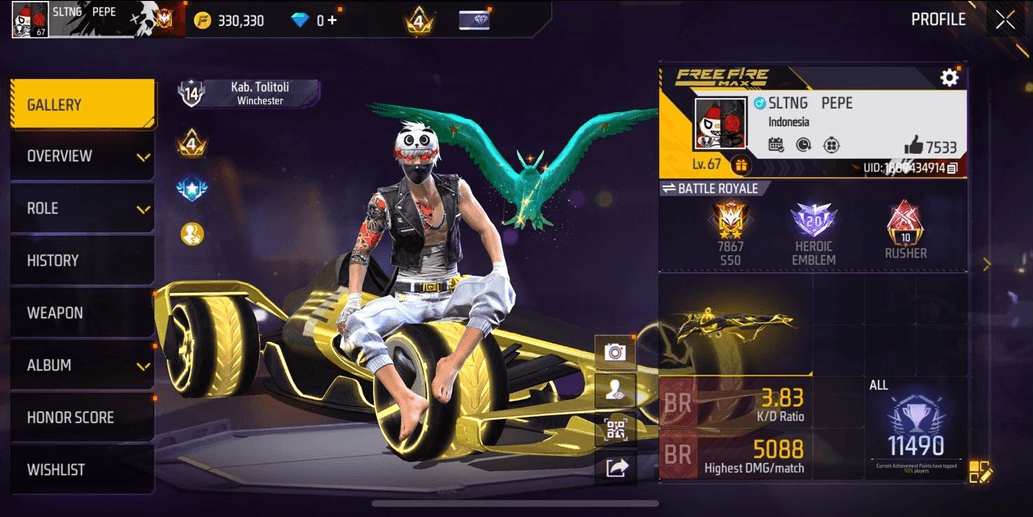
Task: Expand the Album menu
Action: click(x=82, y=366)
